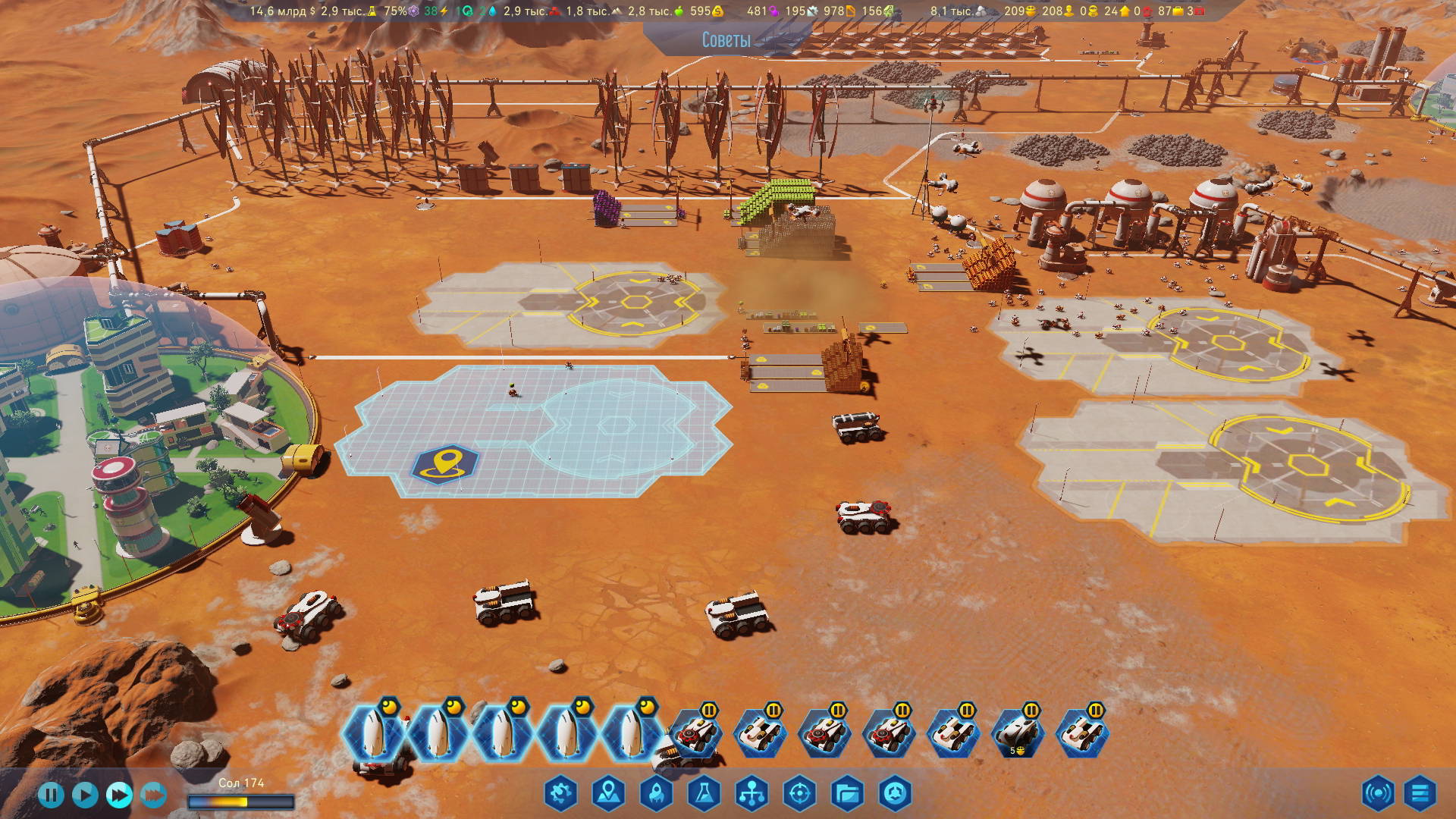Screen dimensions: 1456x819
Task: Click the round hexagon-emblem icon in bottom bar
Action: (895, 793)
